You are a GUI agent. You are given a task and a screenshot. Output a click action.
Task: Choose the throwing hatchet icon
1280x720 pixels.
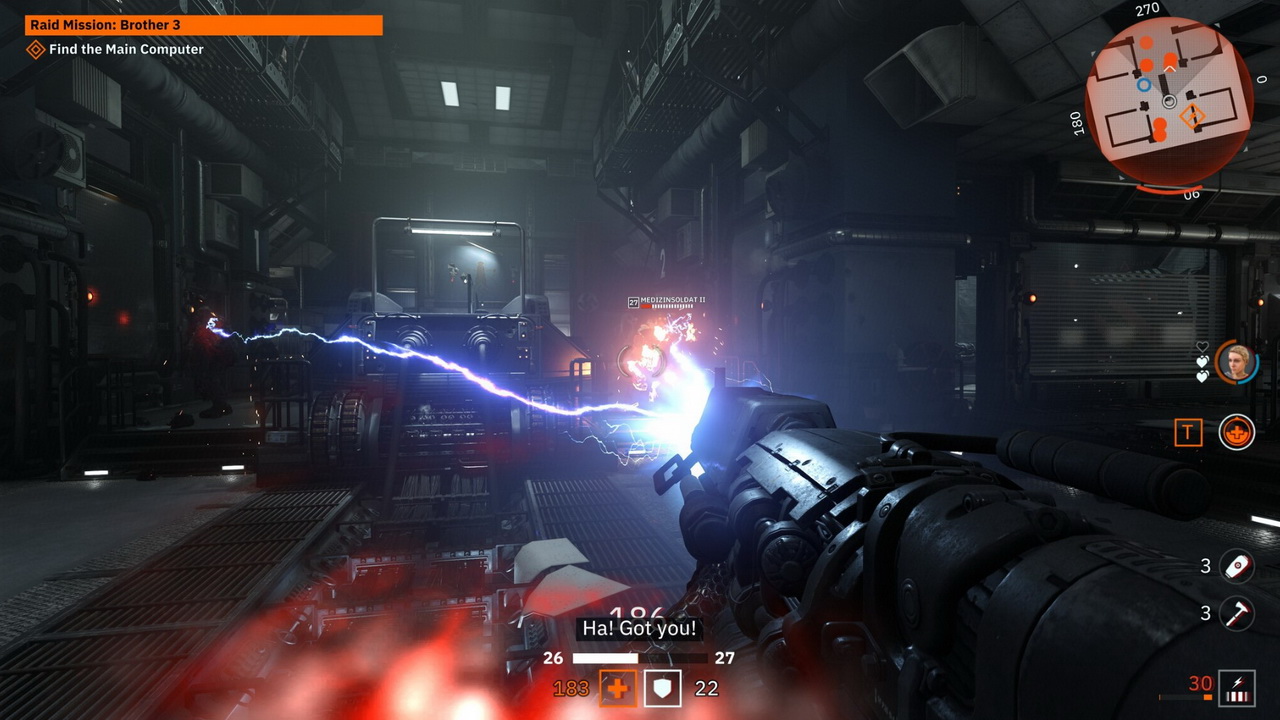(1237, 612)
